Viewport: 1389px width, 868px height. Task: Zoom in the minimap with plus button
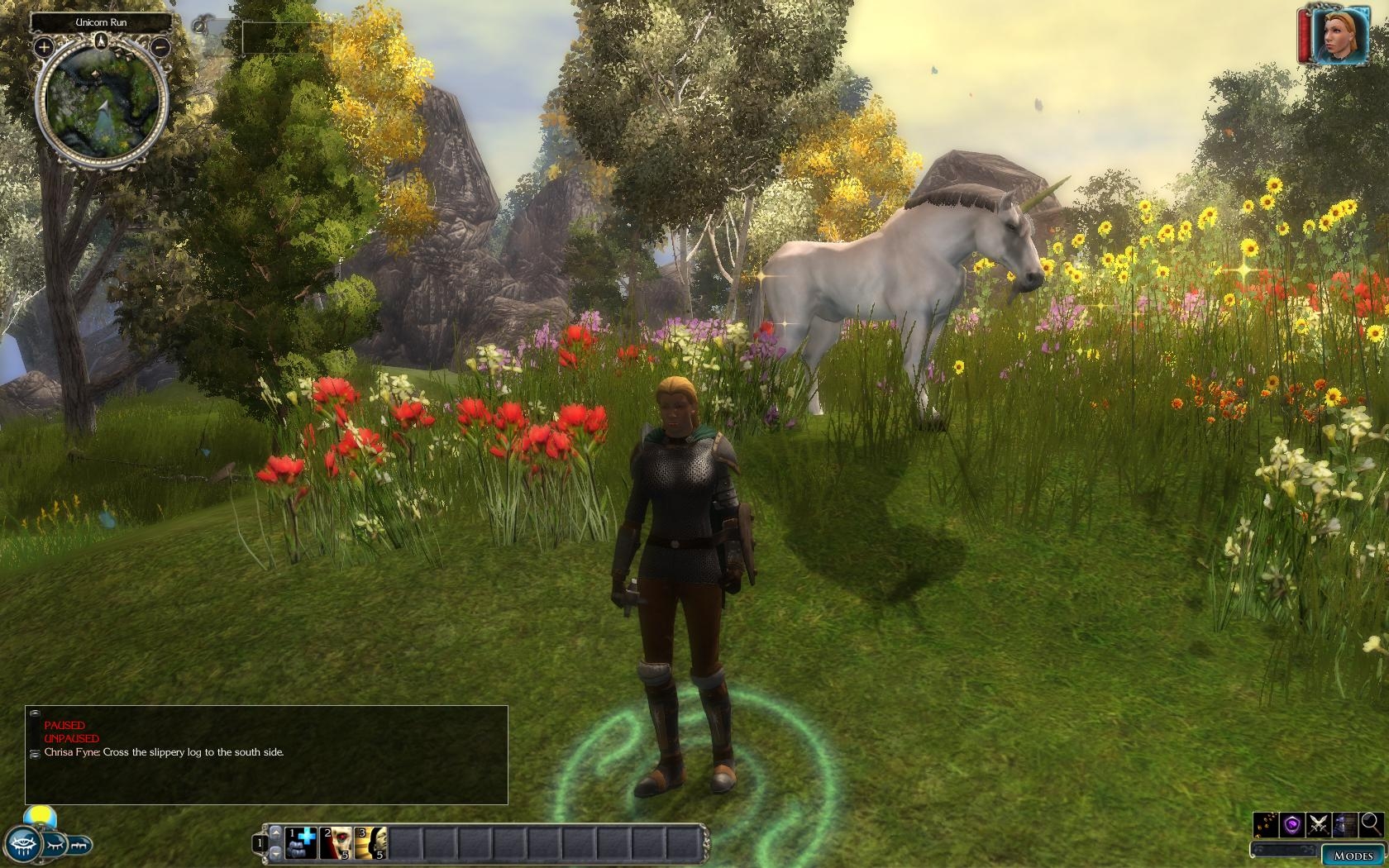tap(43, 47)
